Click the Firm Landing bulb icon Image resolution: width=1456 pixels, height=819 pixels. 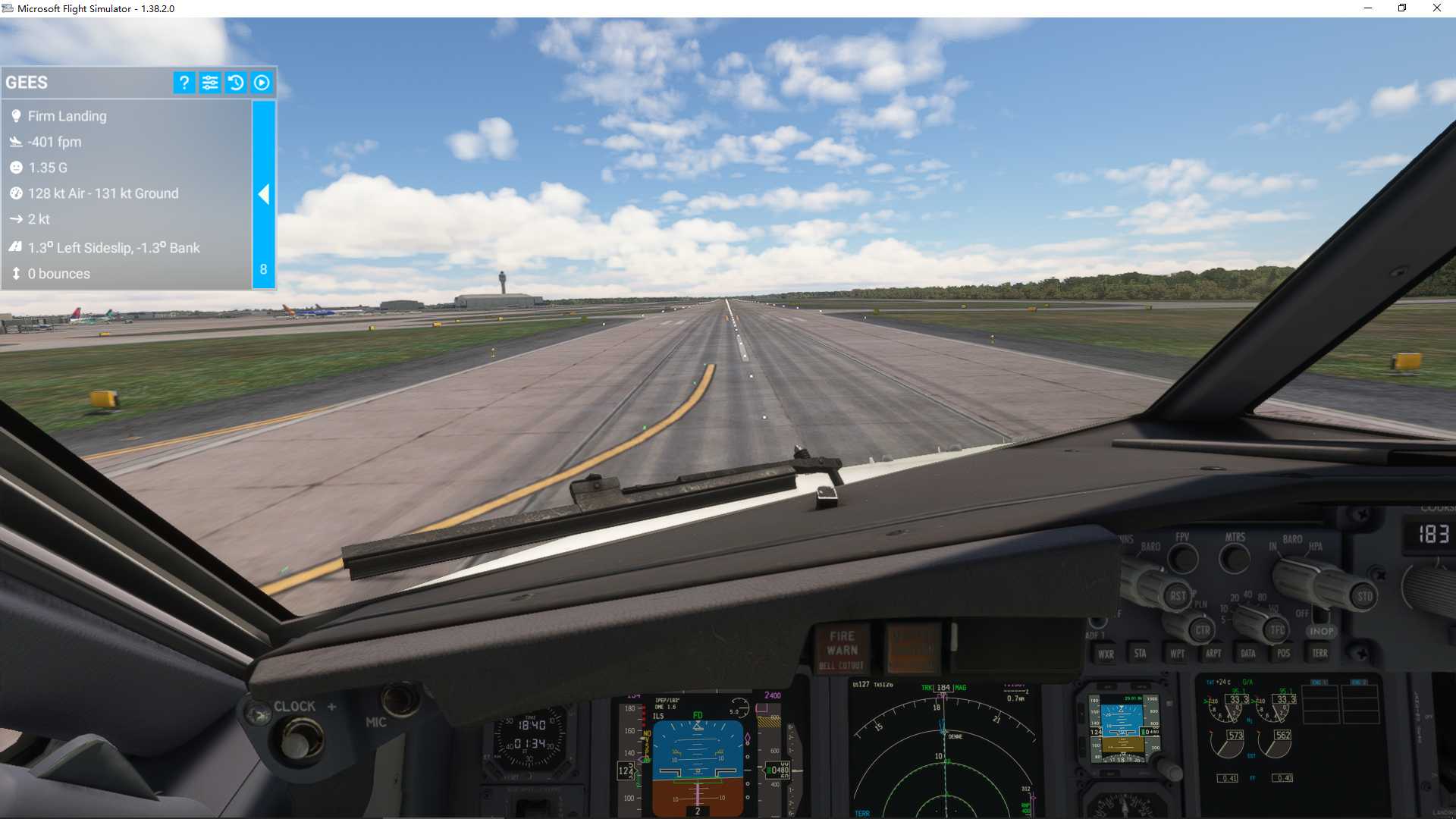17,115
